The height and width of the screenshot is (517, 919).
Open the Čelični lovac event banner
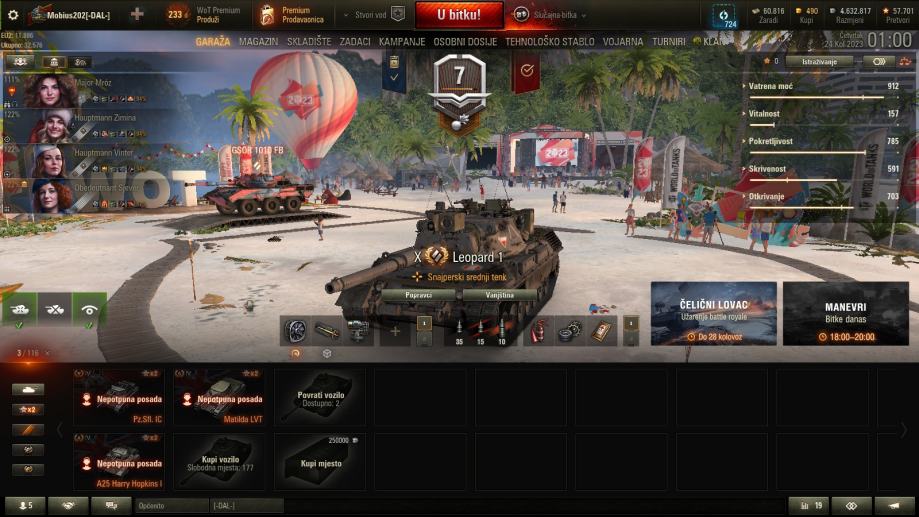[x=713, y=313]
